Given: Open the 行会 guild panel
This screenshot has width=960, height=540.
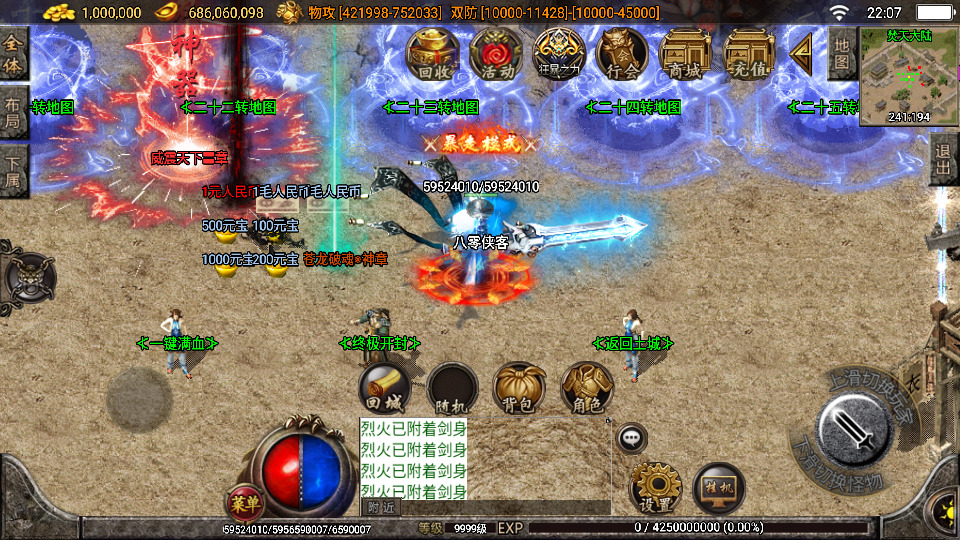Looking at the screenshot, I should coord(621,54).
